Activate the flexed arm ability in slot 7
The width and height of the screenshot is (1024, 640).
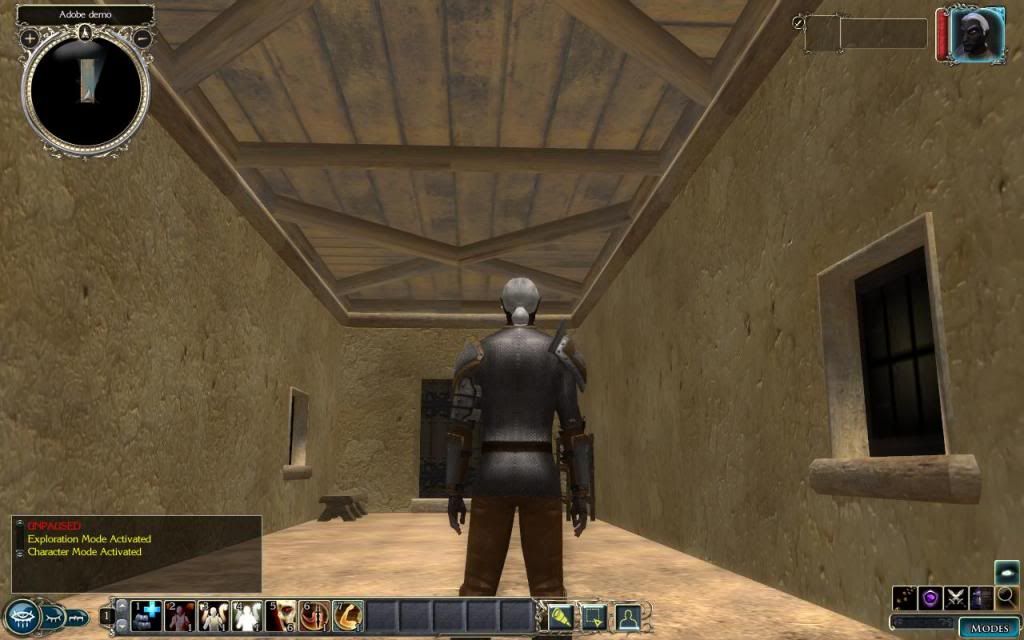point(348,616)
